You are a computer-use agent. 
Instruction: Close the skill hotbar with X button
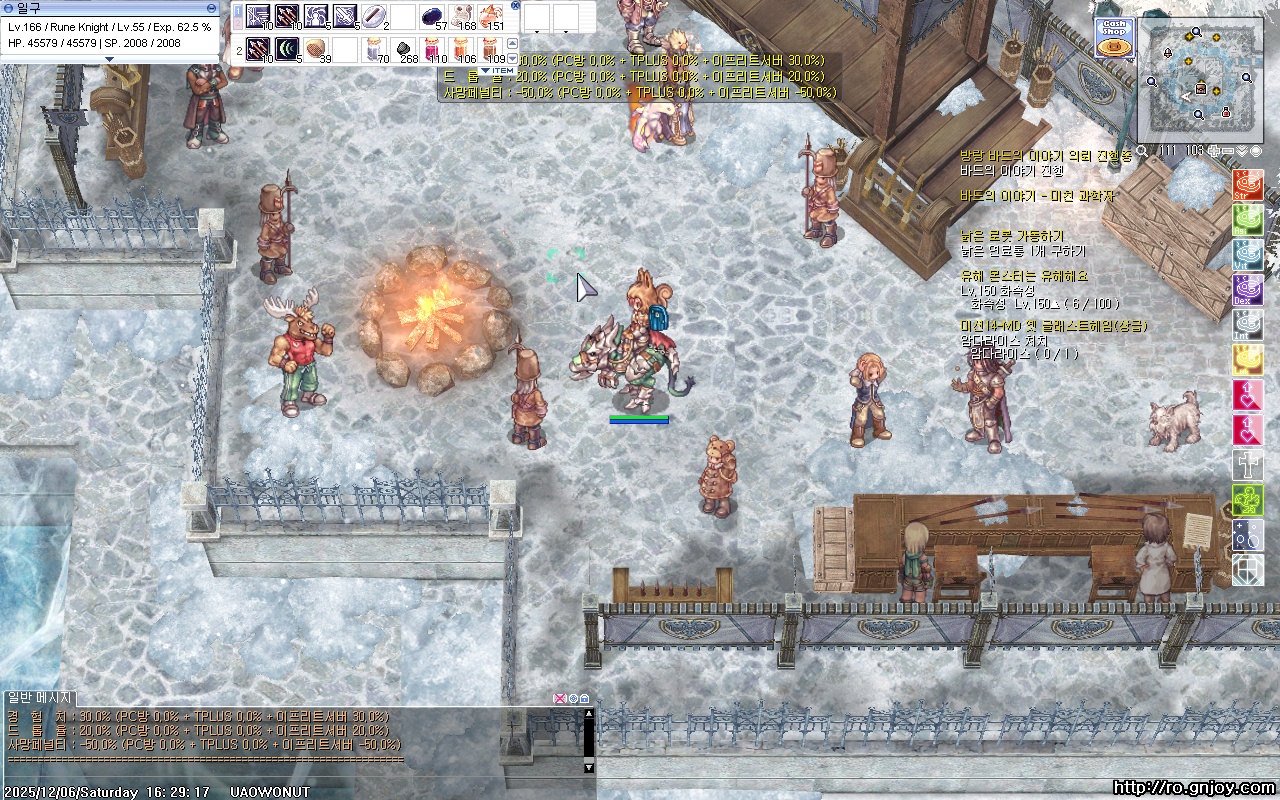[x=515, y=5]
